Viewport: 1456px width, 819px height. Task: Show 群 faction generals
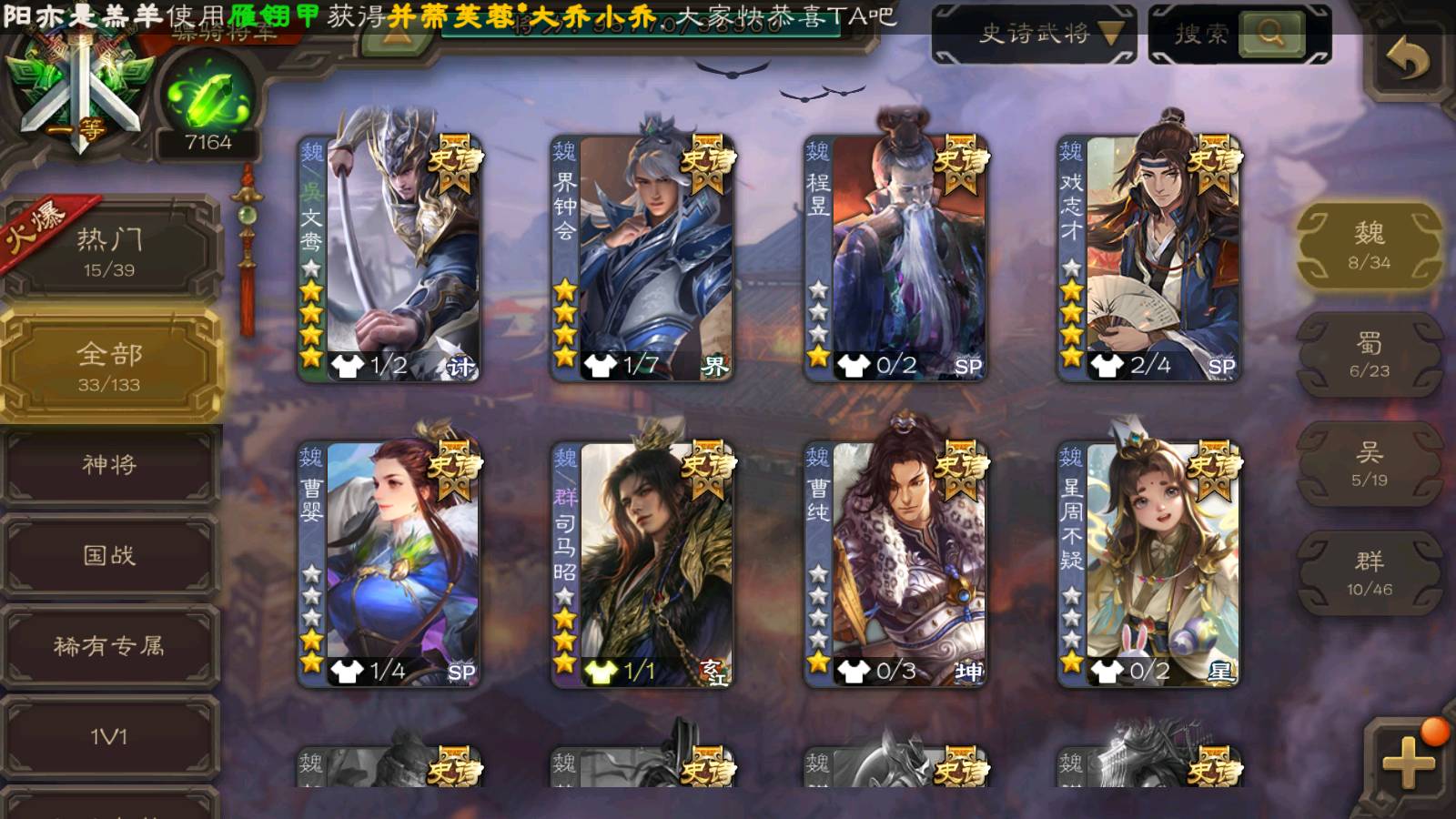click(1369, 573)
